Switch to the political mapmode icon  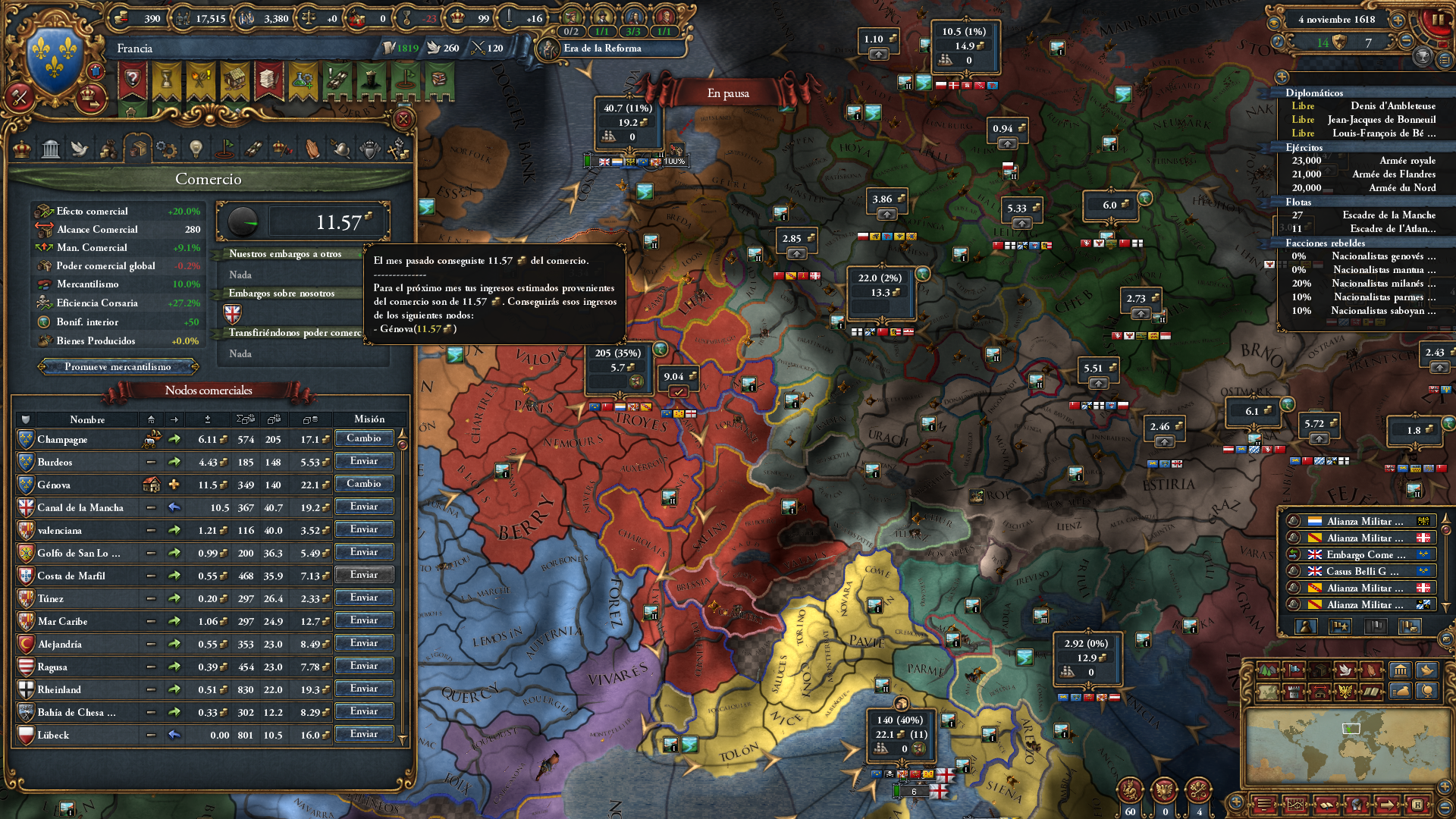pyautogui.click(x=1293, y=670)
